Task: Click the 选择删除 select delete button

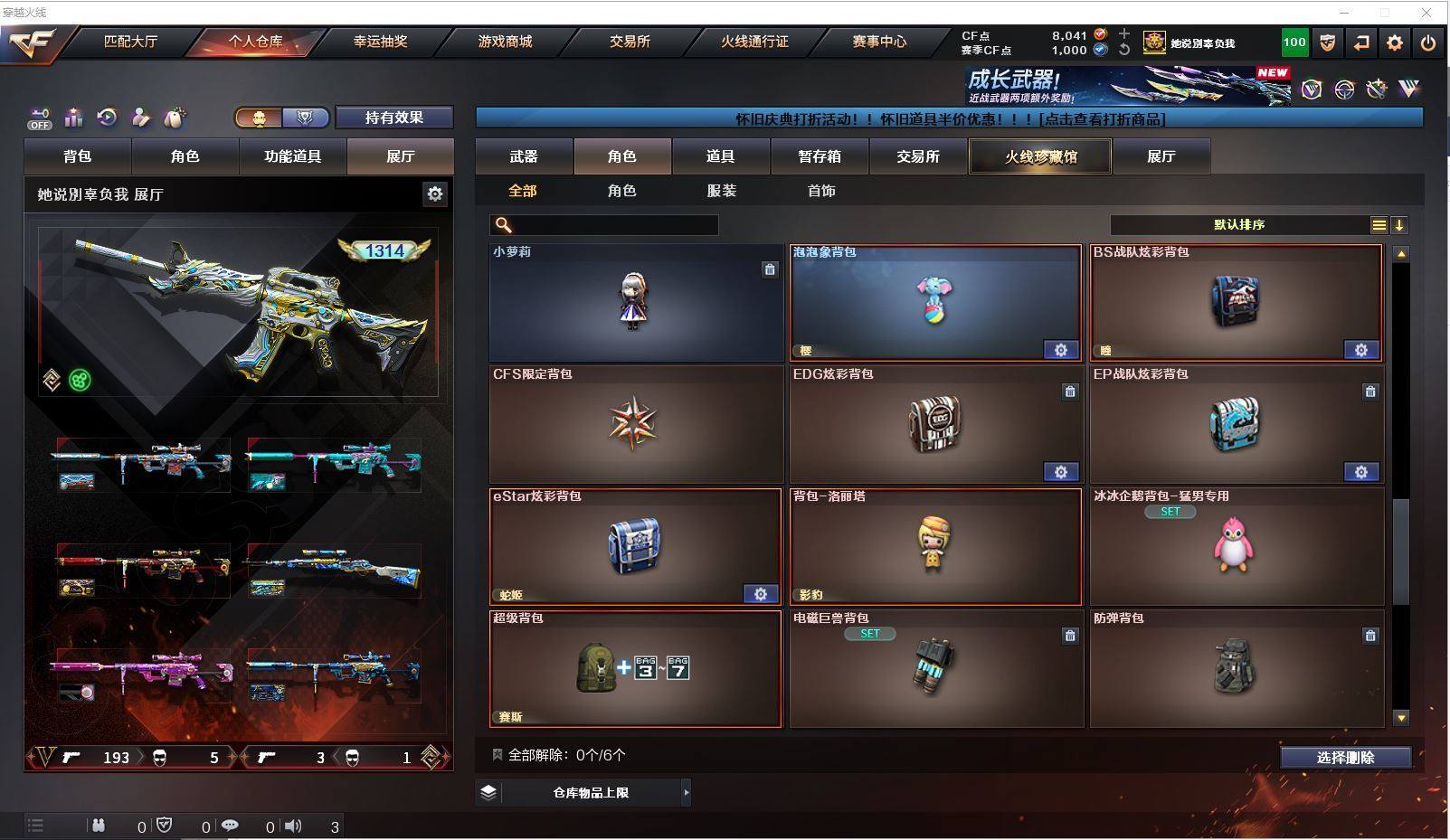Action: click(1345, 758)
